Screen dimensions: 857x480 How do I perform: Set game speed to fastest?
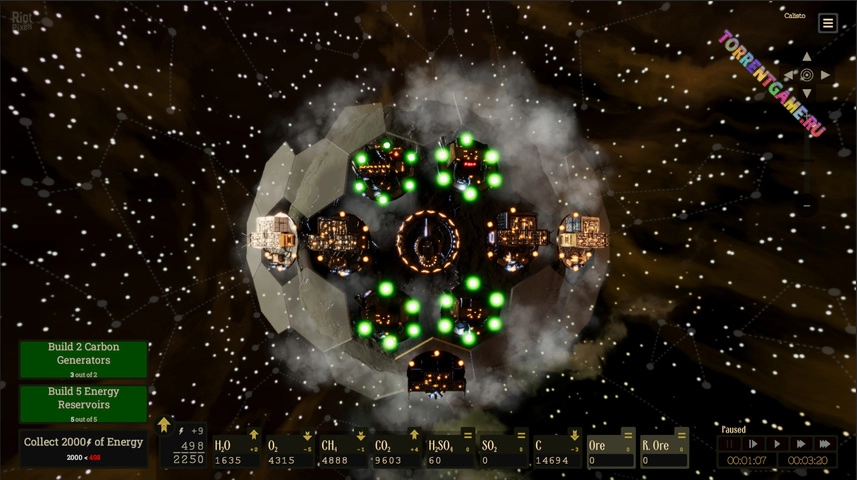pos(825,443)
